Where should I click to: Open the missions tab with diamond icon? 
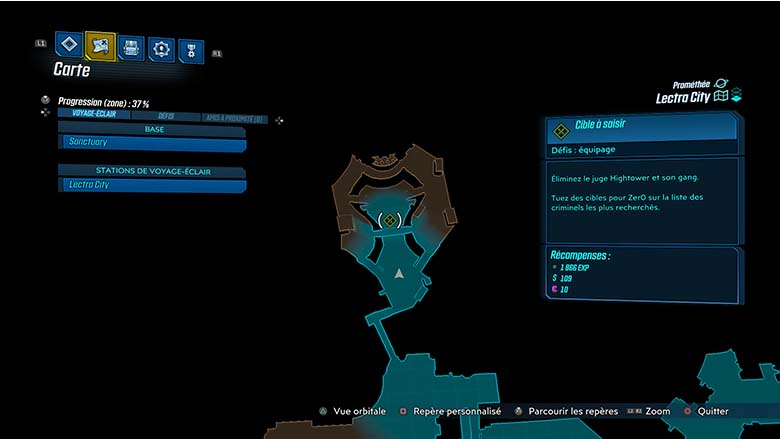coord(68,45)
